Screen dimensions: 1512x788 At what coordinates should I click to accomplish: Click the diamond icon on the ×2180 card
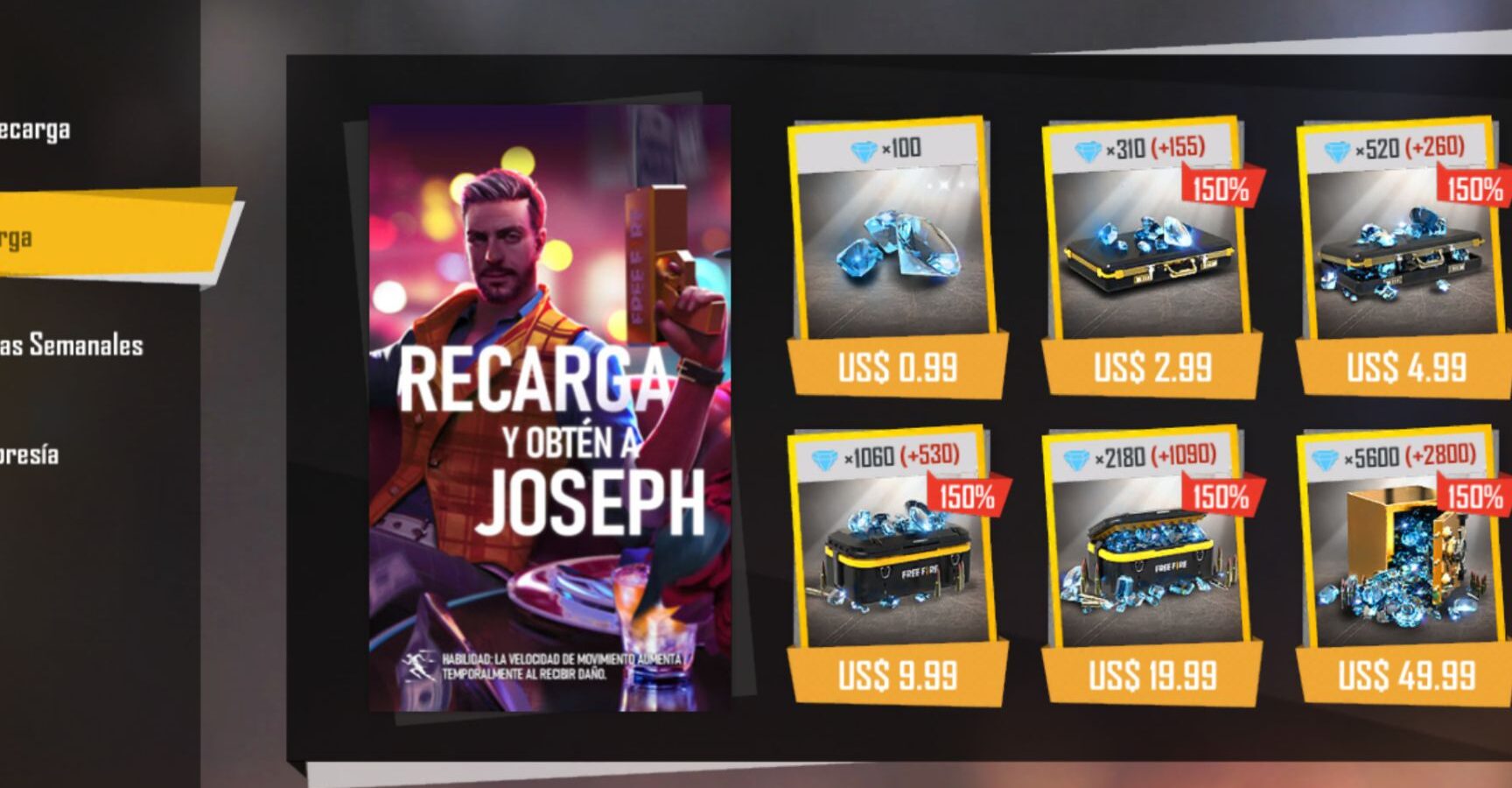point(1077,456)
